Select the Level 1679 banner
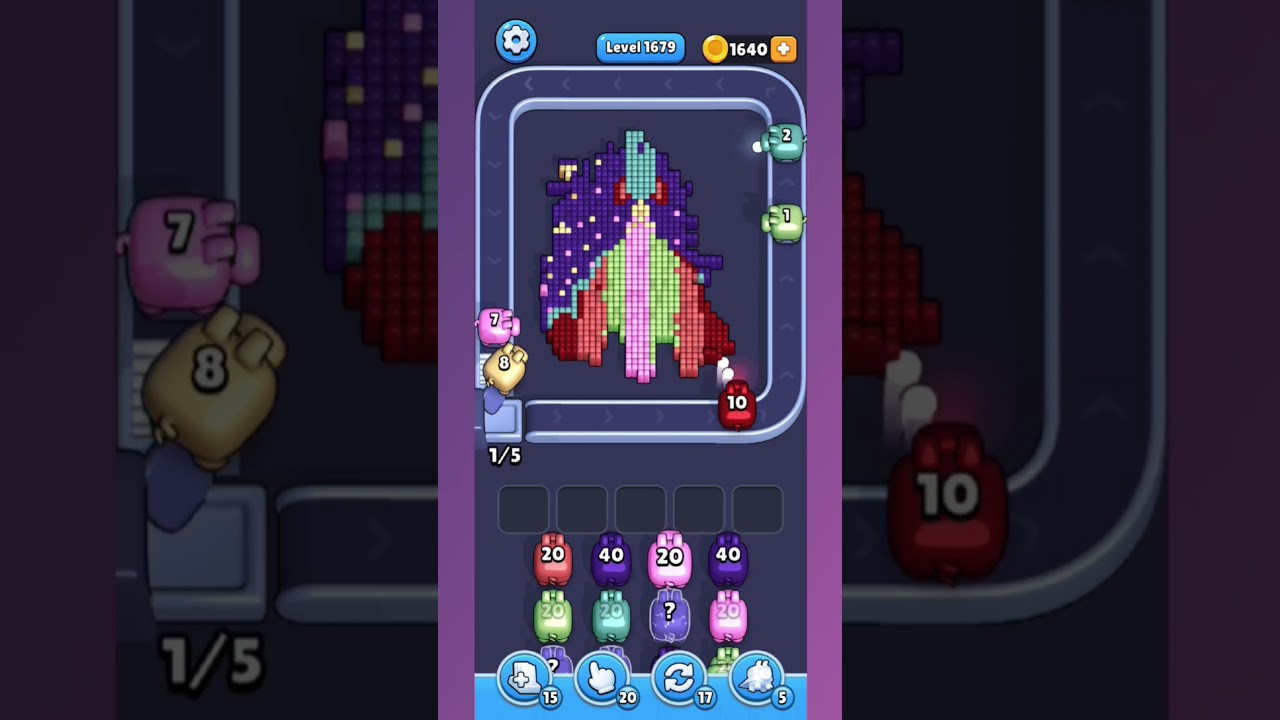This screenshot has height=720, width=1280. (640, 47)
